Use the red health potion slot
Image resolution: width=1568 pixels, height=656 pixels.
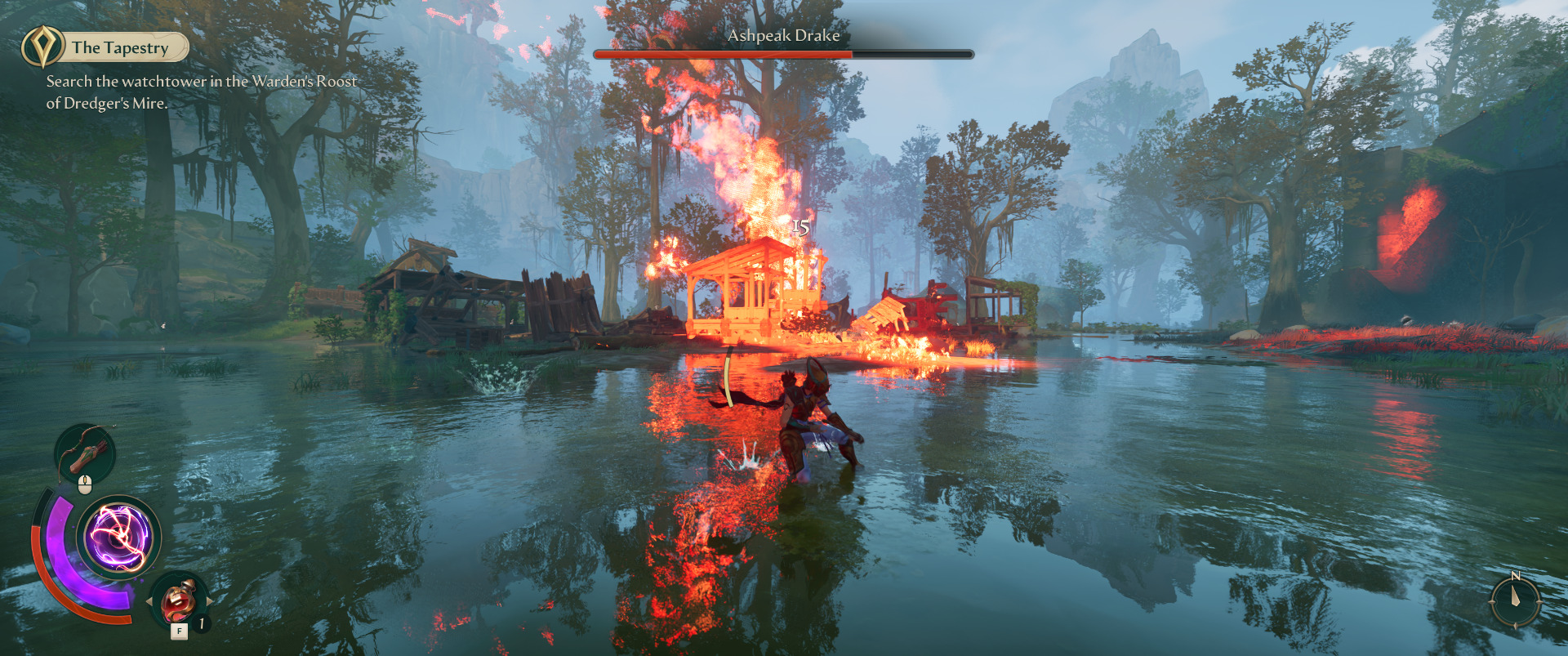[179, 600]
